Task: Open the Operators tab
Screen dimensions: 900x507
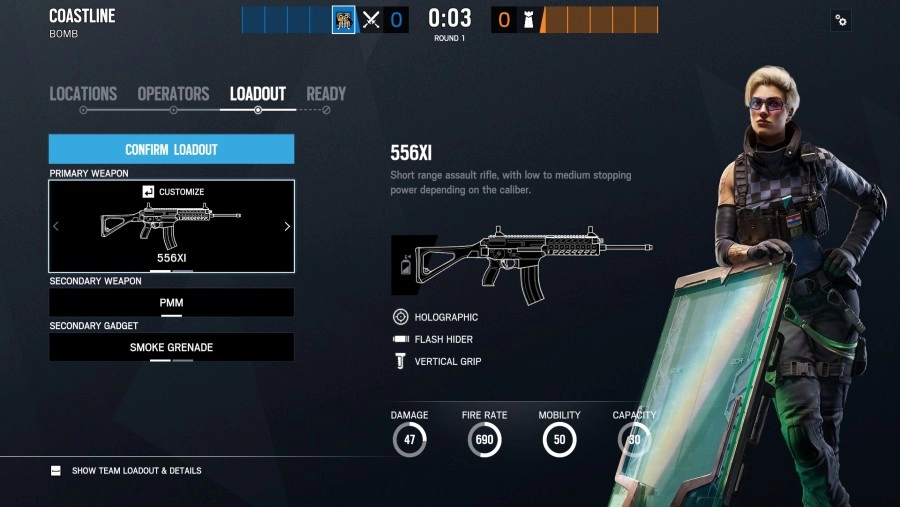Action: (173, 94)
